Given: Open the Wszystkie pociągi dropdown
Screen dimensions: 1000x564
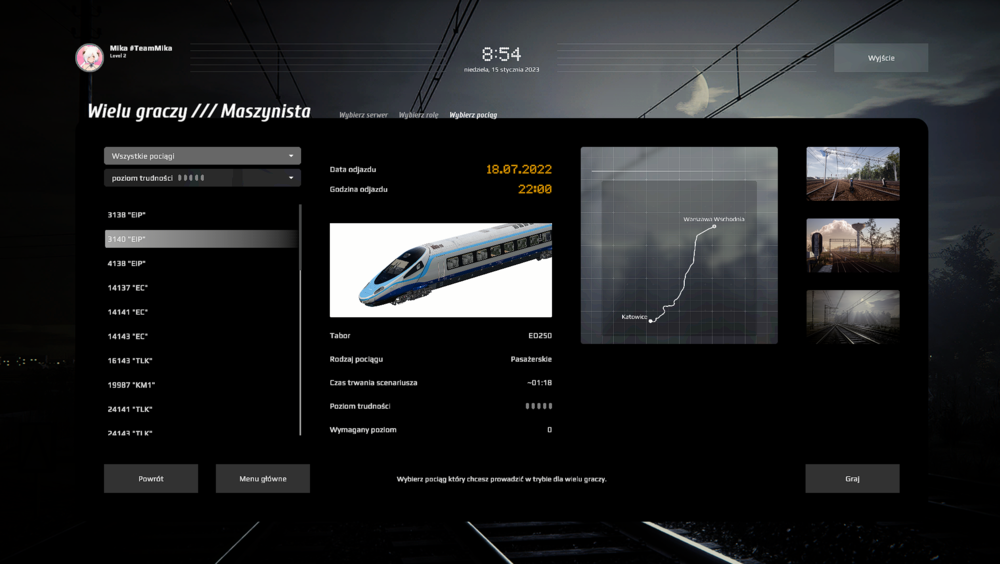Looking at the screenshot, I should (x=202, y=156).
